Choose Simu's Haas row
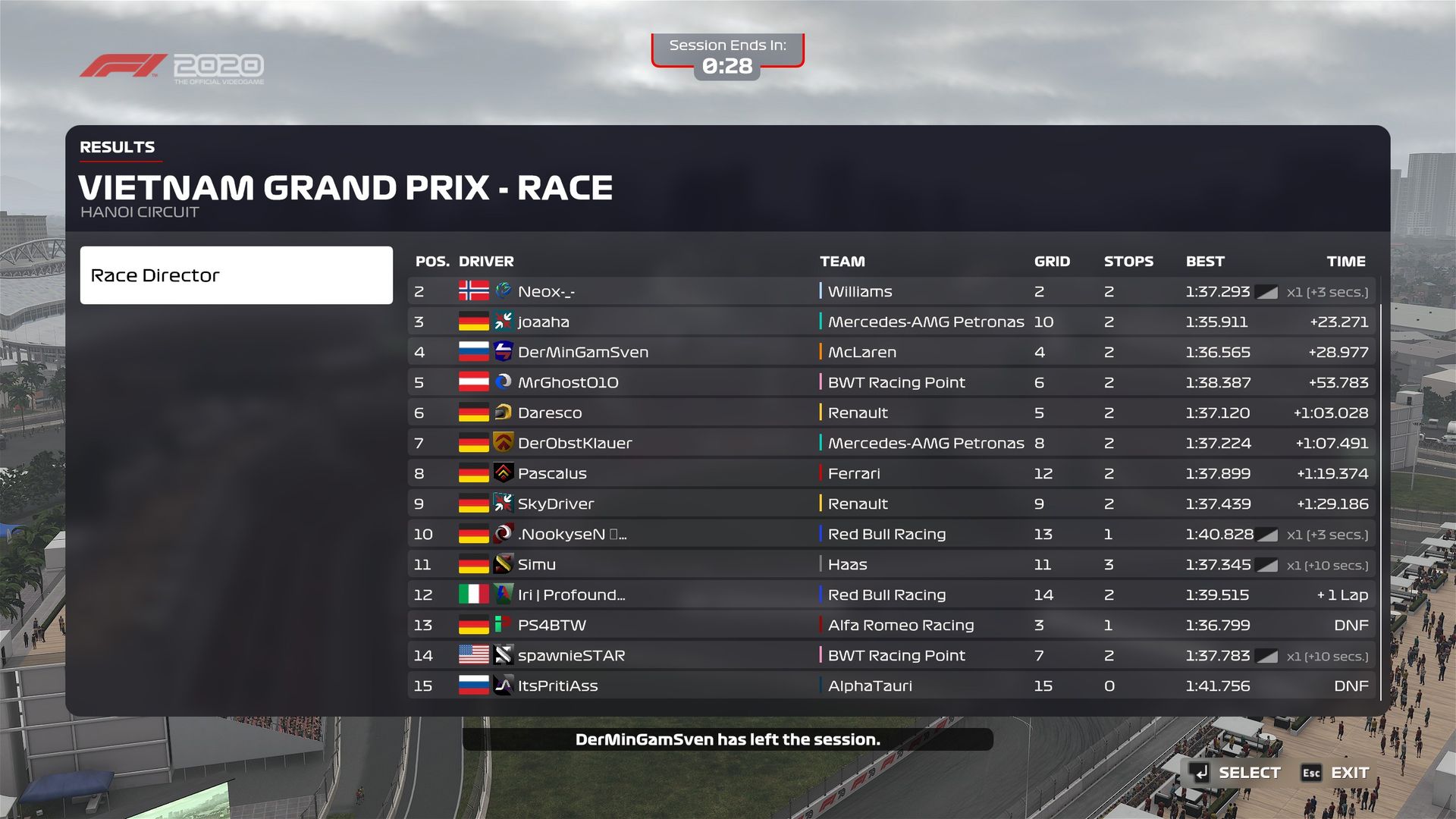The width and height of the screenshot is (1456, 819). click(x=891, y=564)
